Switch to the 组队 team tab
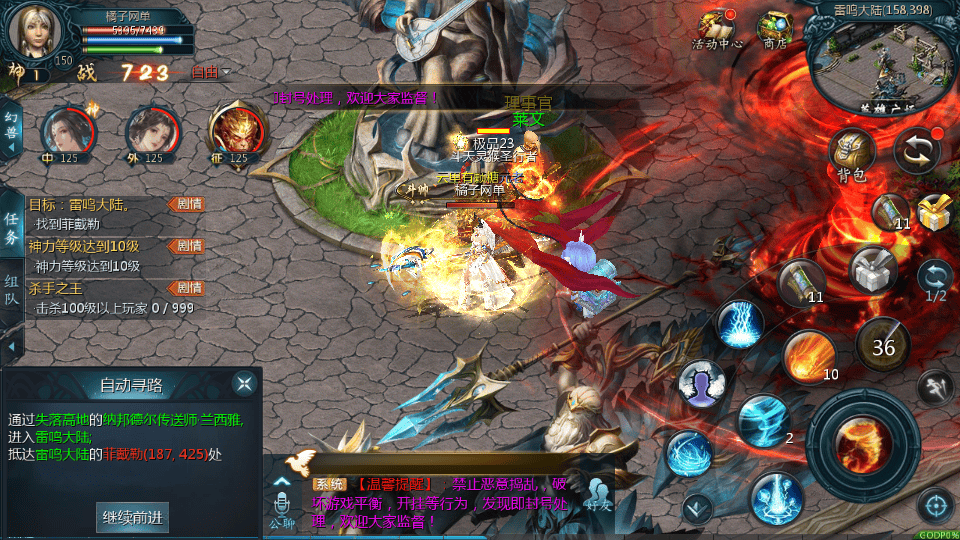The width and height of the screenshot is (960, 540). [11, 292]
